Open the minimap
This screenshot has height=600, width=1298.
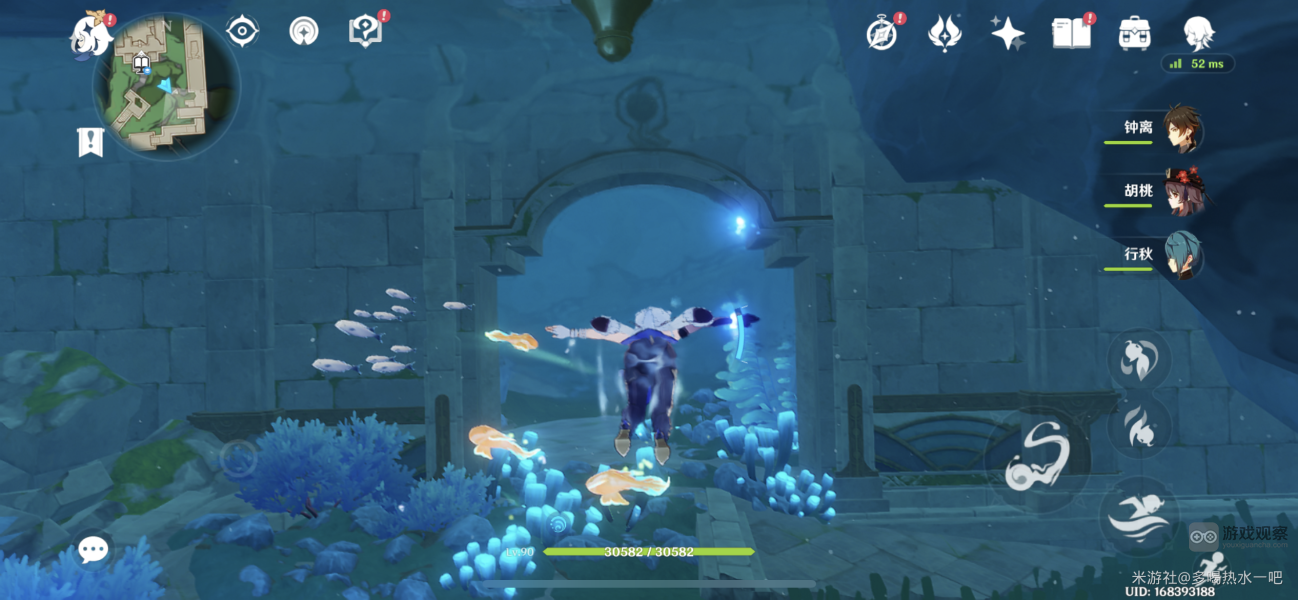coord(167,85)
